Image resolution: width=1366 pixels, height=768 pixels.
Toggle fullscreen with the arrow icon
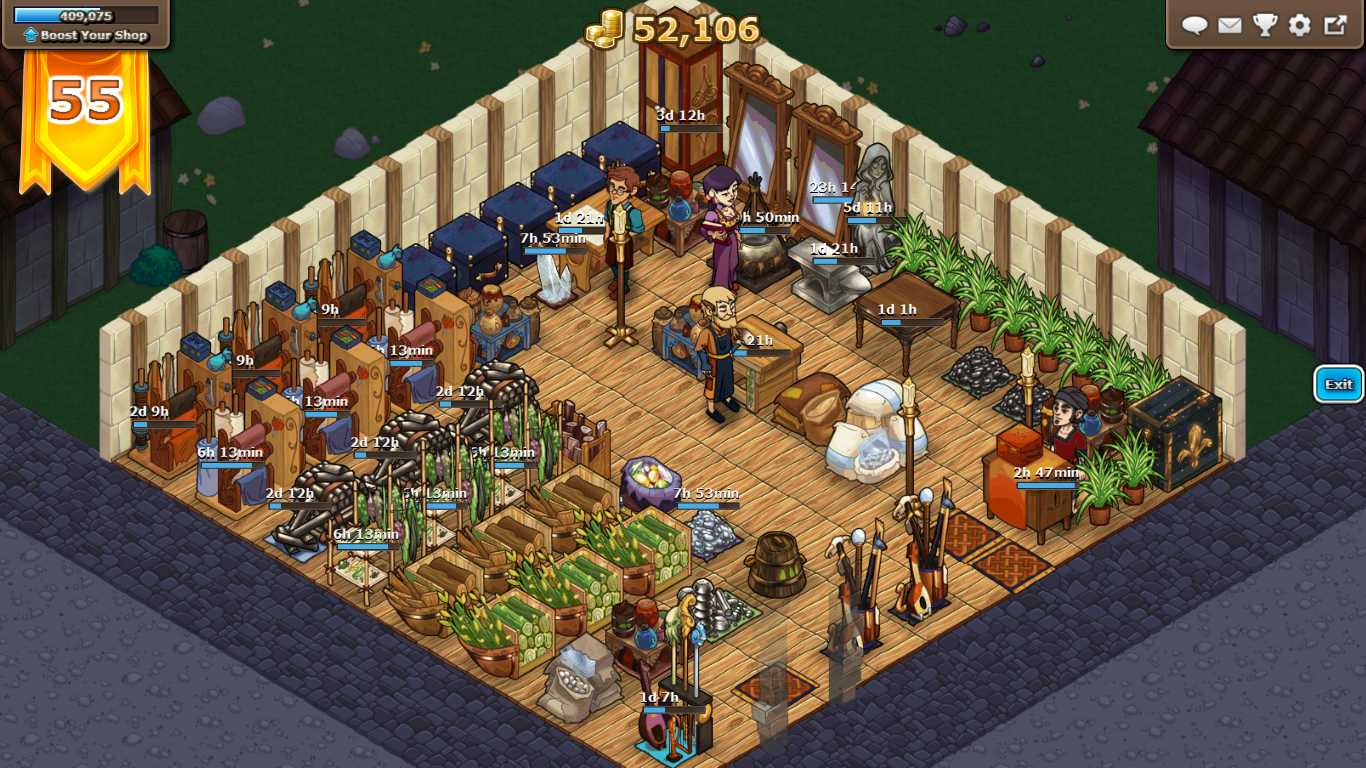(x=1335, y=25)
